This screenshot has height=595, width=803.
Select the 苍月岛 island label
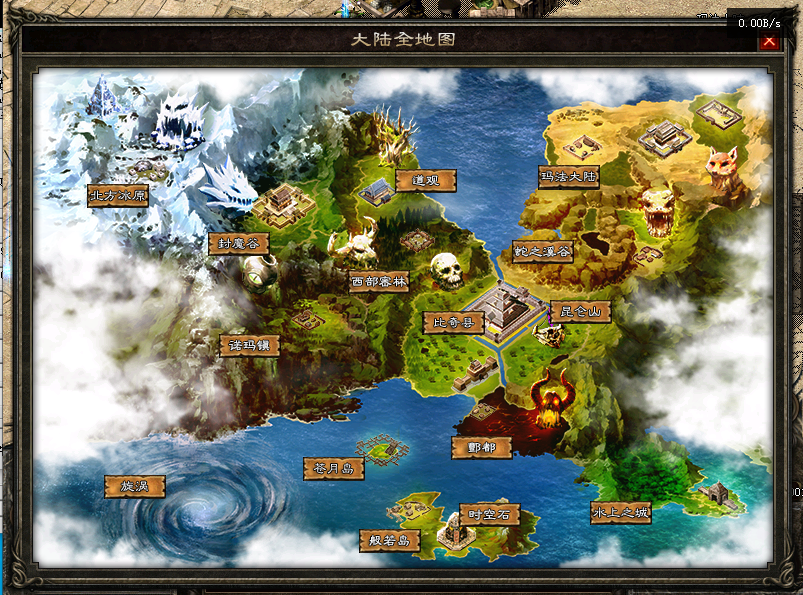[x=333, y=468]
